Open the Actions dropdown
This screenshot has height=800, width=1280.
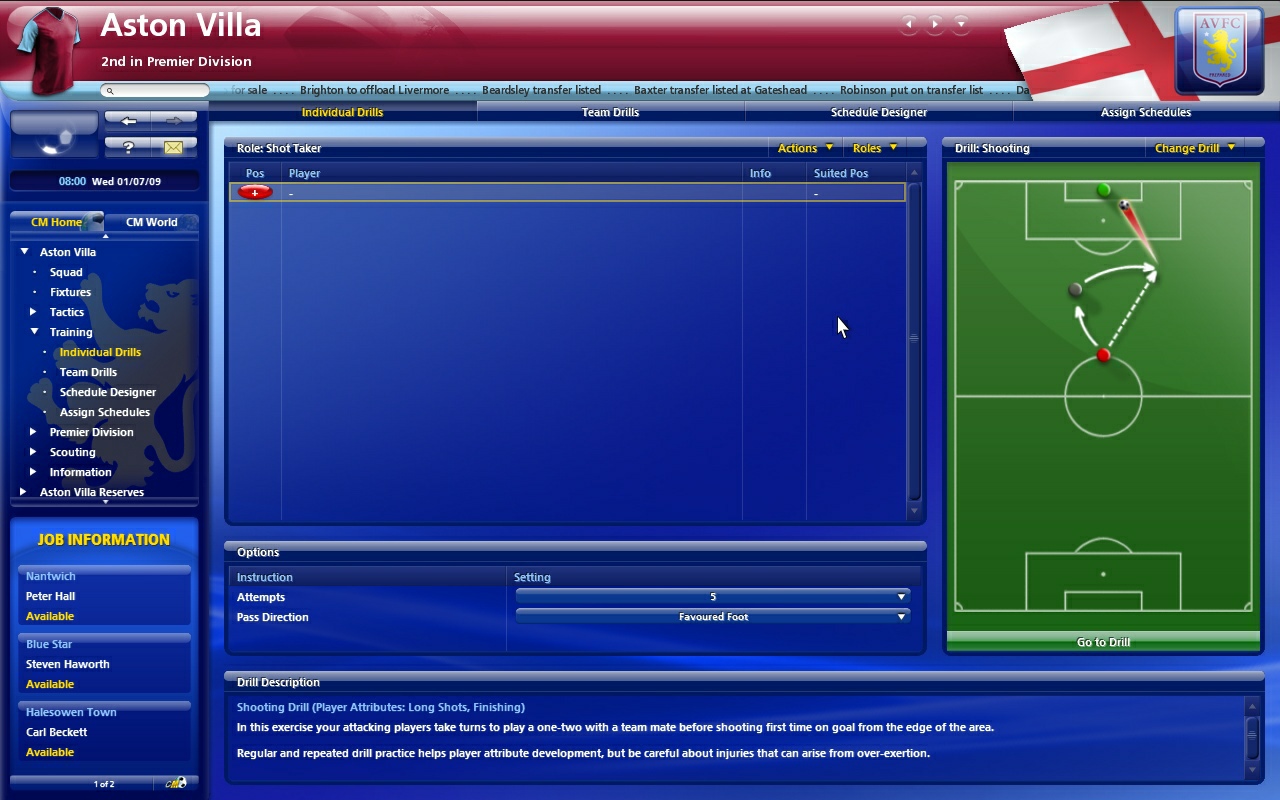(x=803, y=147)
